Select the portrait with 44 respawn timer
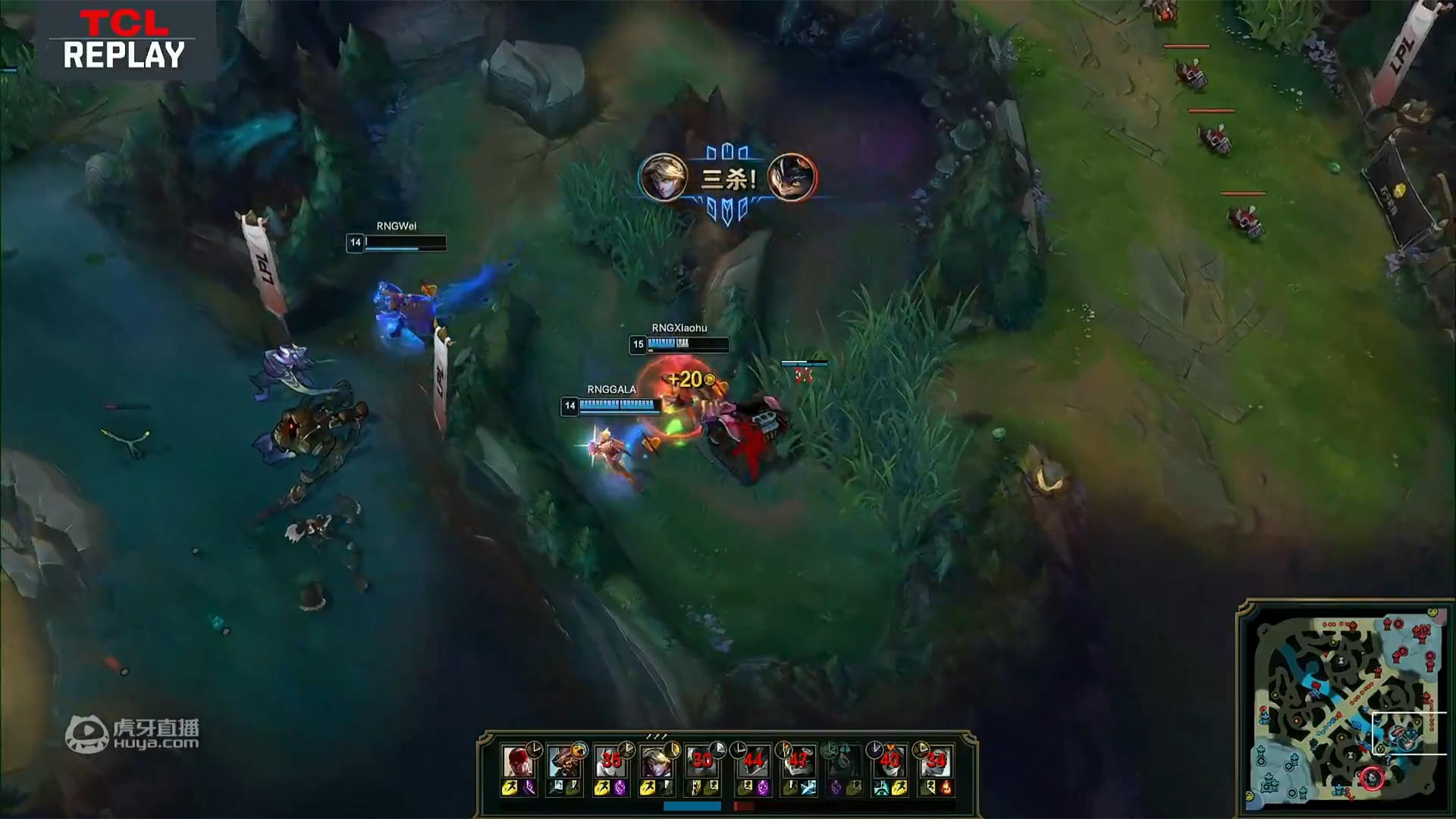 tap(752, 761)
